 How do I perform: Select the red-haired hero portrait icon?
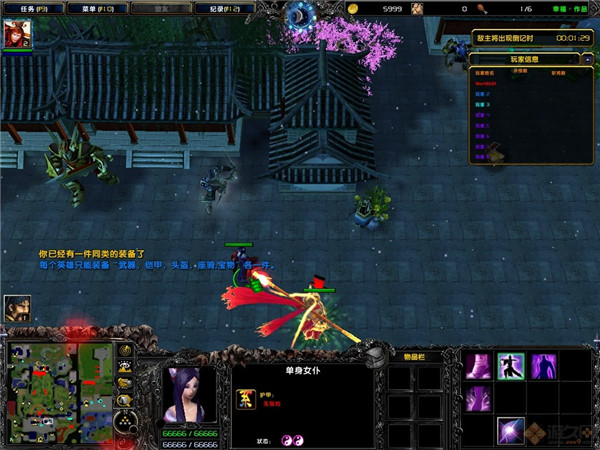pos(19,34)
